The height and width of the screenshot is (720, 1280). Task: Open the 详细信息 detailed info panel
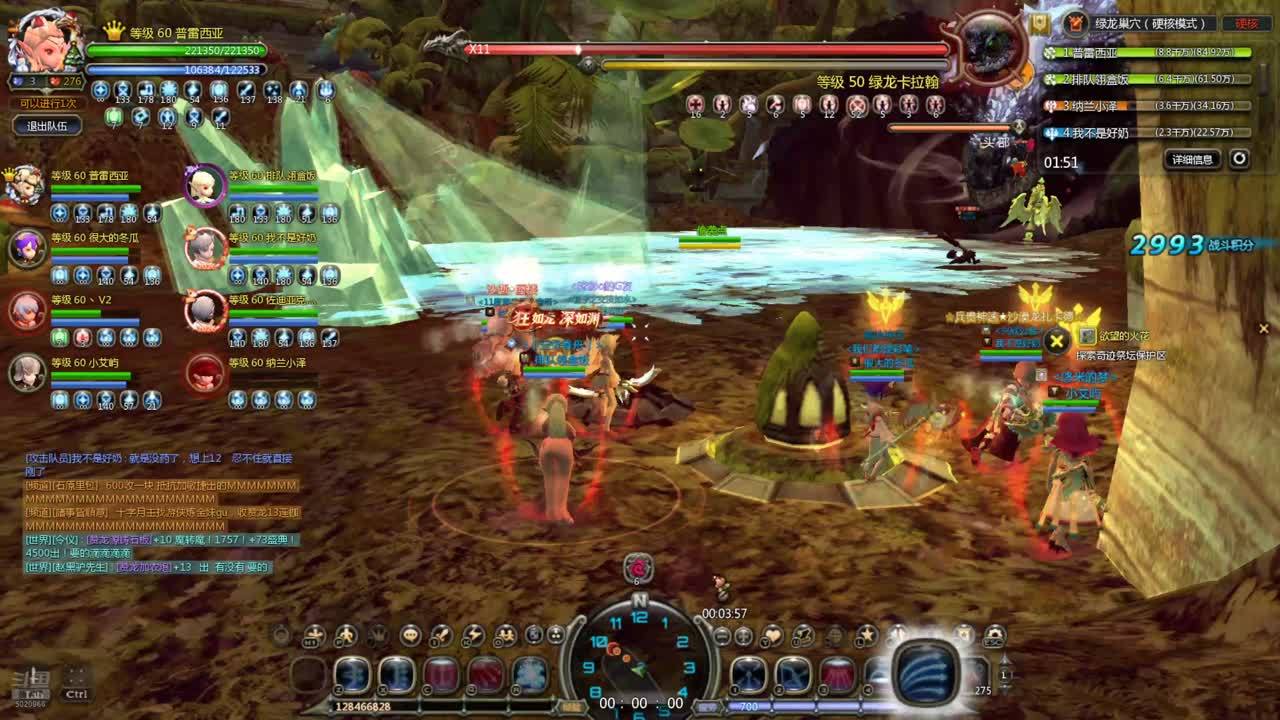click(1192, 159)
